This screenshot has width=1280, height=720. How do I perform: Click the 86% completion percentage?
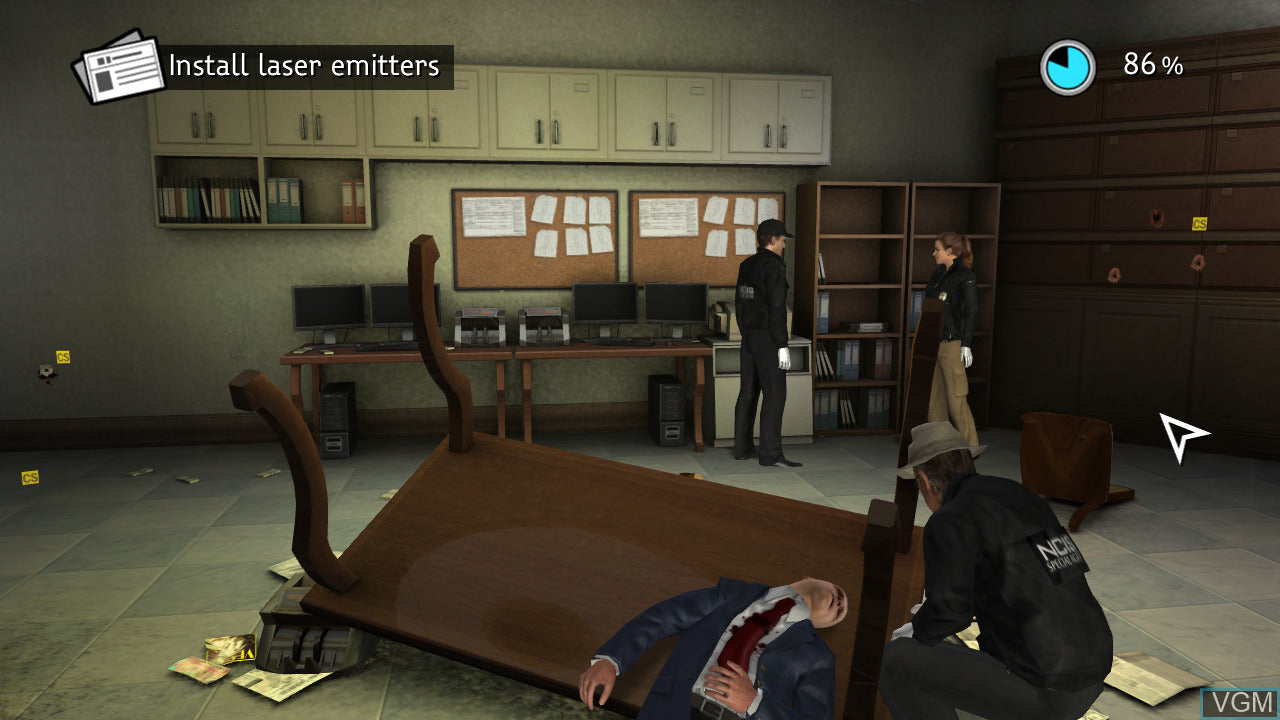(x=1152, y=65)
